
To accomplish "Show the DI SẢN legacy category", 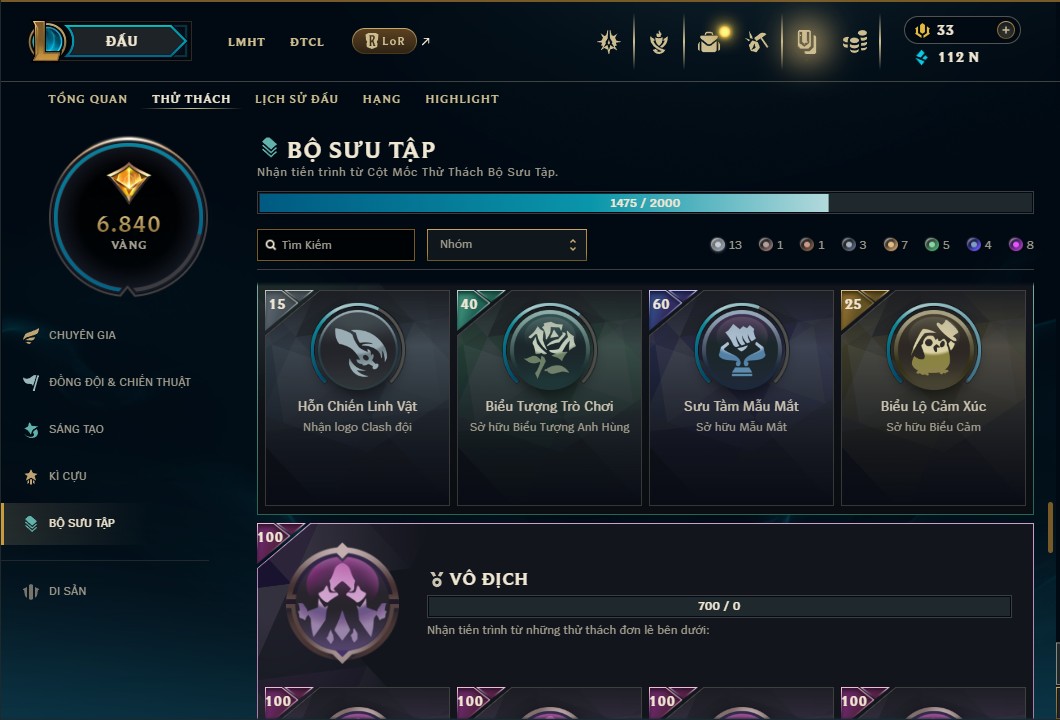I will pos(67,591).
